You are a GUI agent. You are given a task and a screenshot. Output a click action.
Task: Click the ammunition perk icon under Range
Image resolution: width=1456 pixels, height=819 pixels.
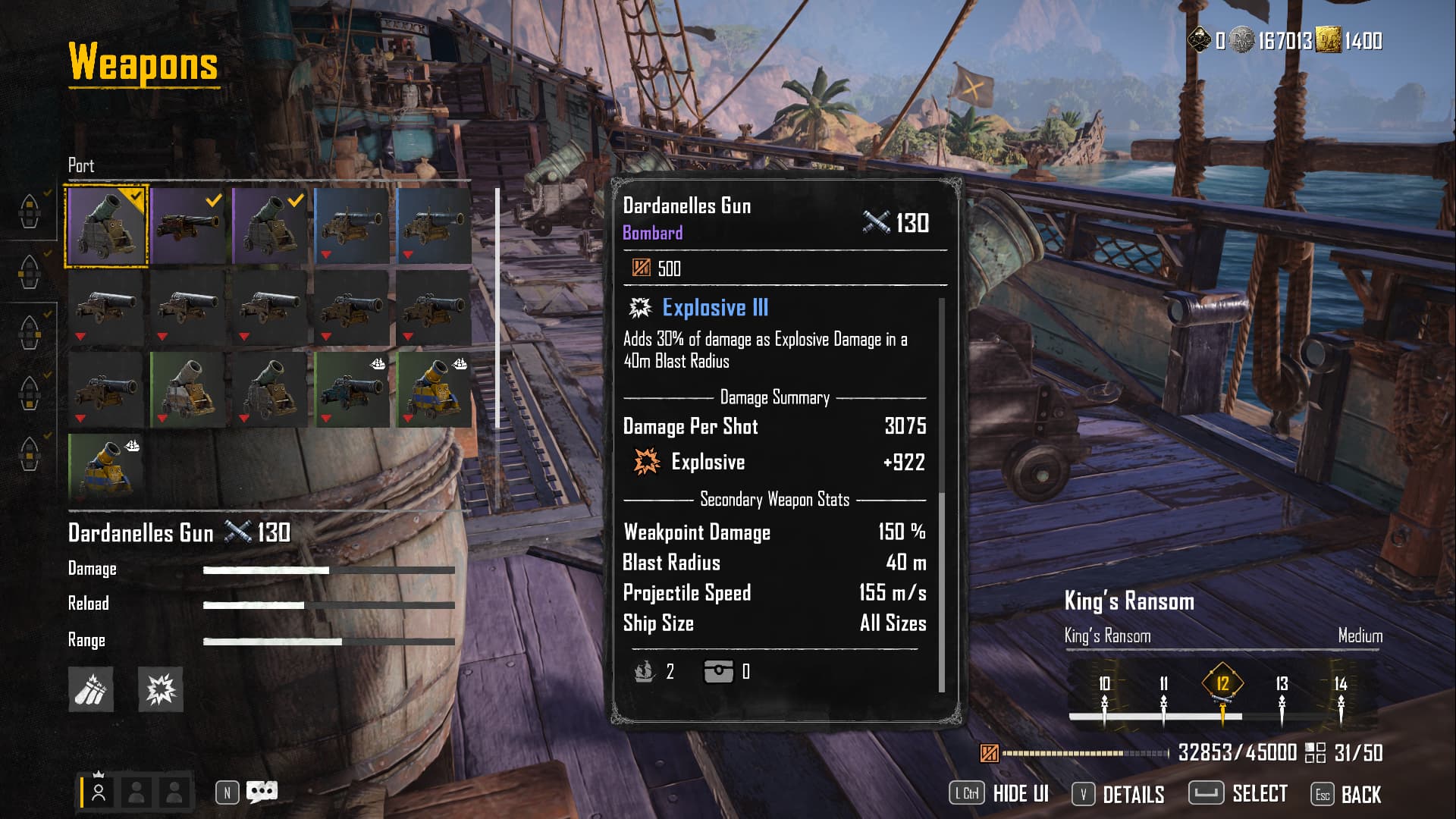click(x=91, y=689)
